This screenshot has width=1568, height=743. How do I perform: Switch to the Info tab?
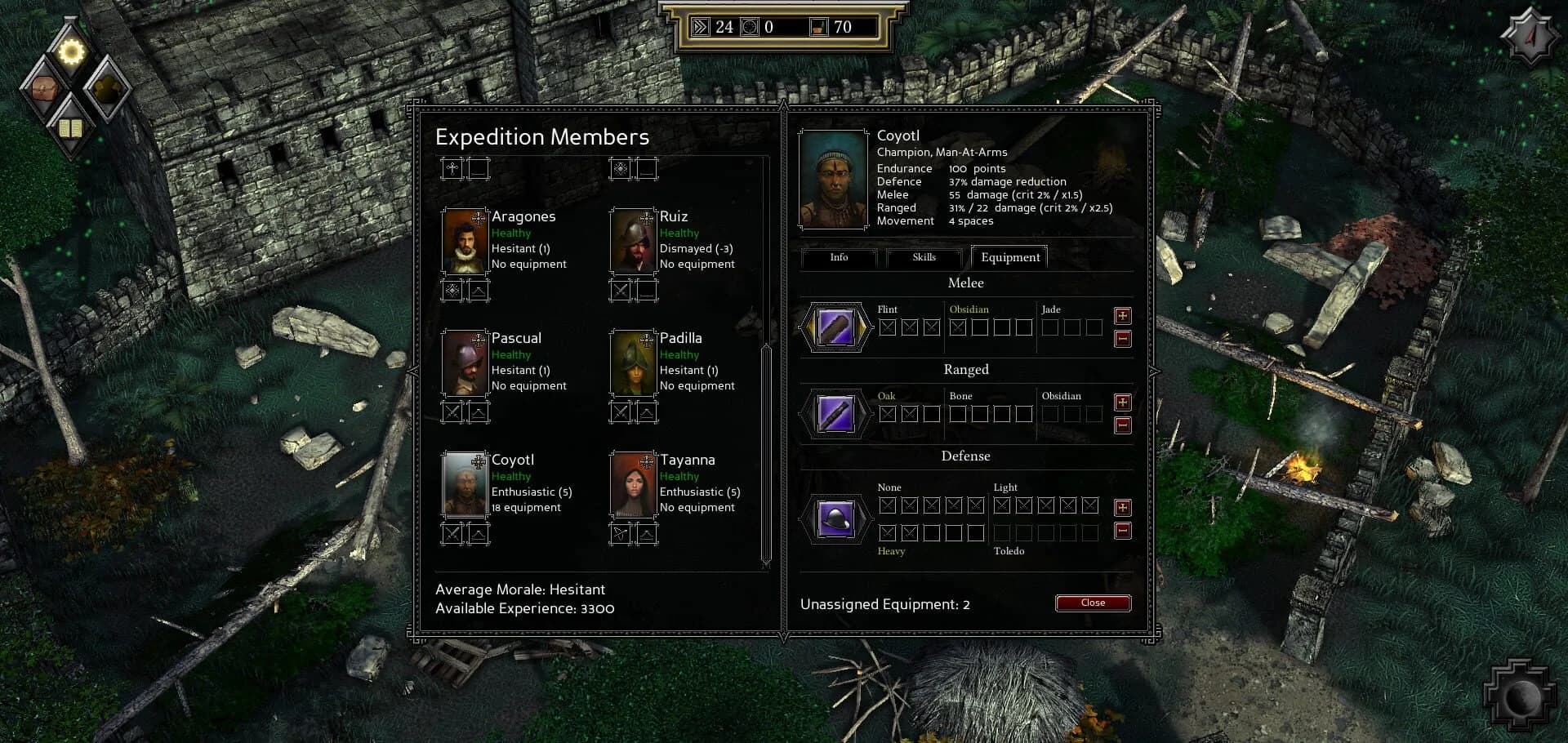click(x=838, y=258)
